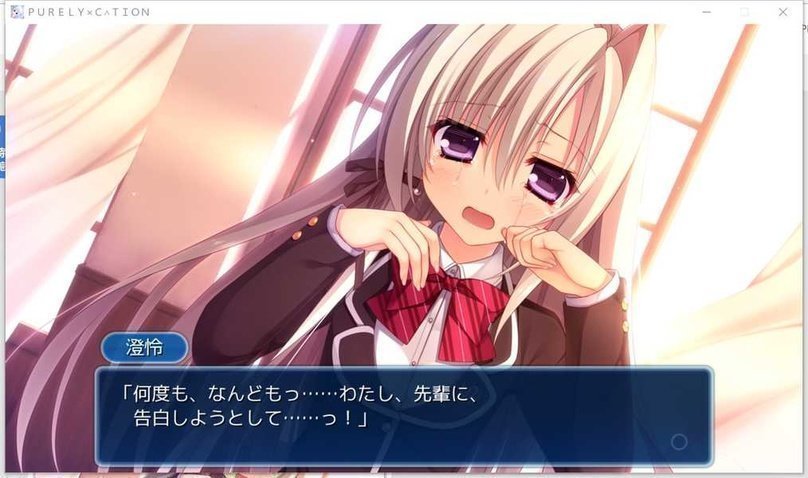Viewport: 808px width, 478px height.
Task: Close the game window
Action: (783, 11)
